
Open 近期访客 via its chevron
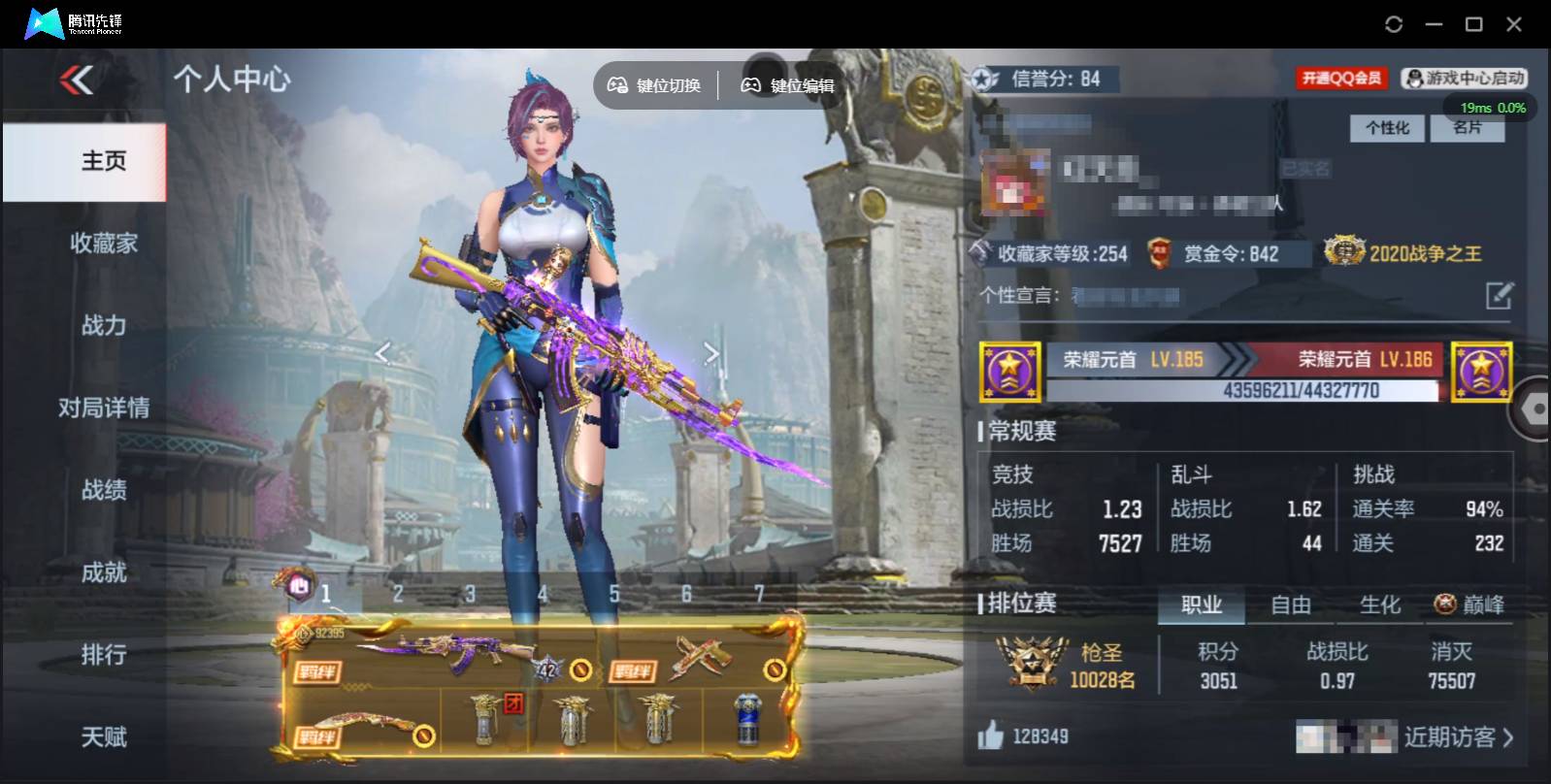[1505, 737]
